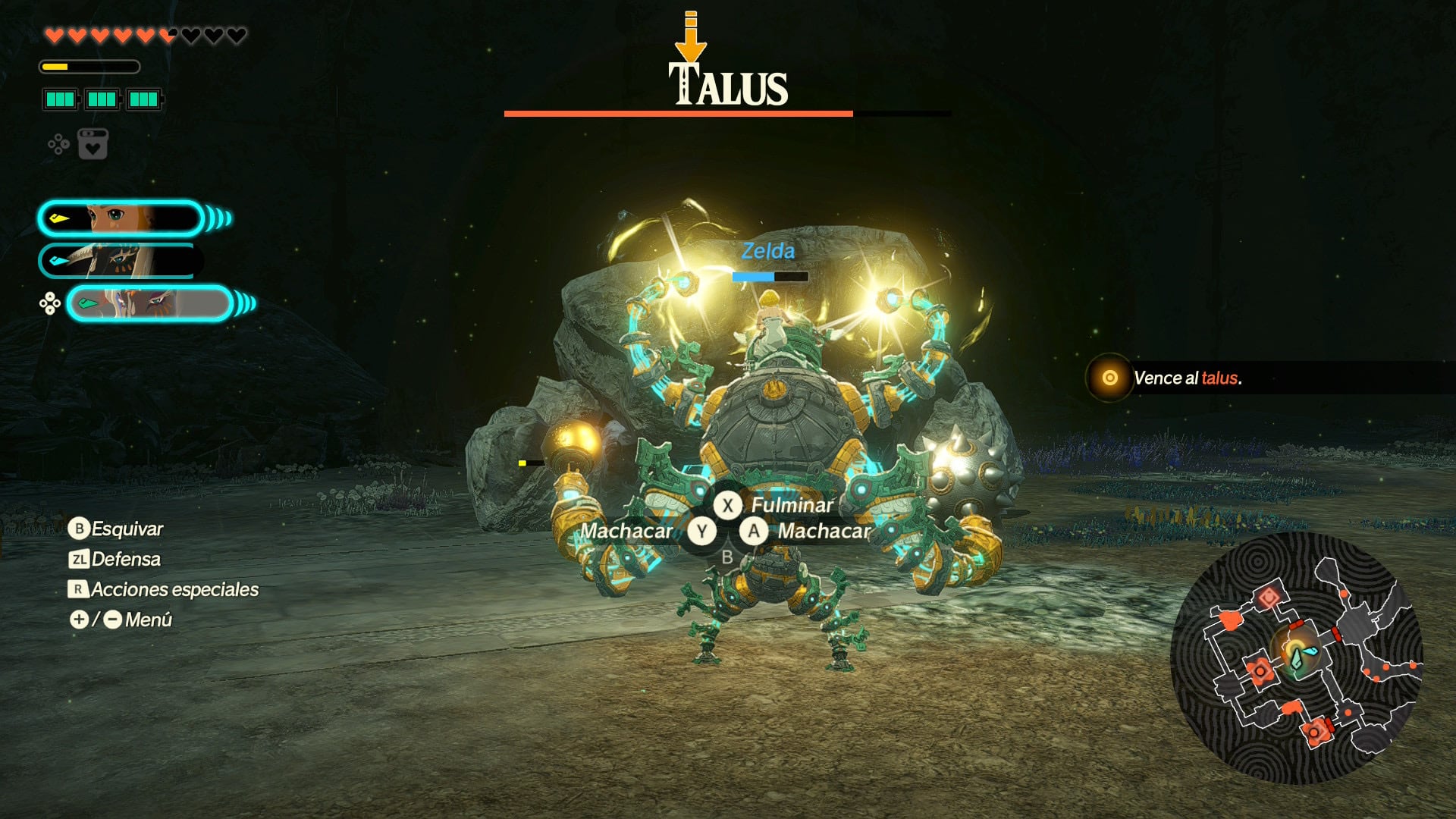Select Zelda's portrait with the yellow marker
The image size is (1456, 819).
pyautogui.click(x=121, y=218)
